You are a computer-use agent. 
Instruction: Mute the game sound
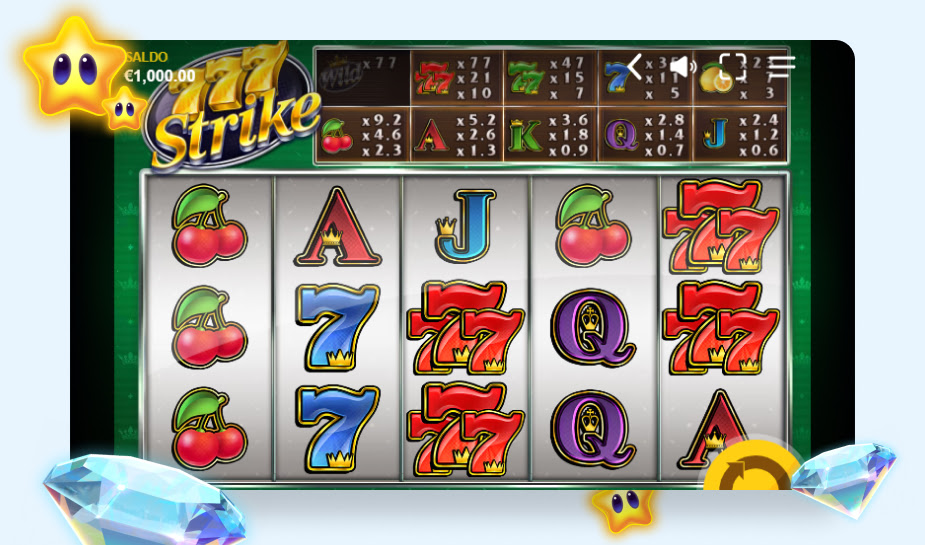683,67
